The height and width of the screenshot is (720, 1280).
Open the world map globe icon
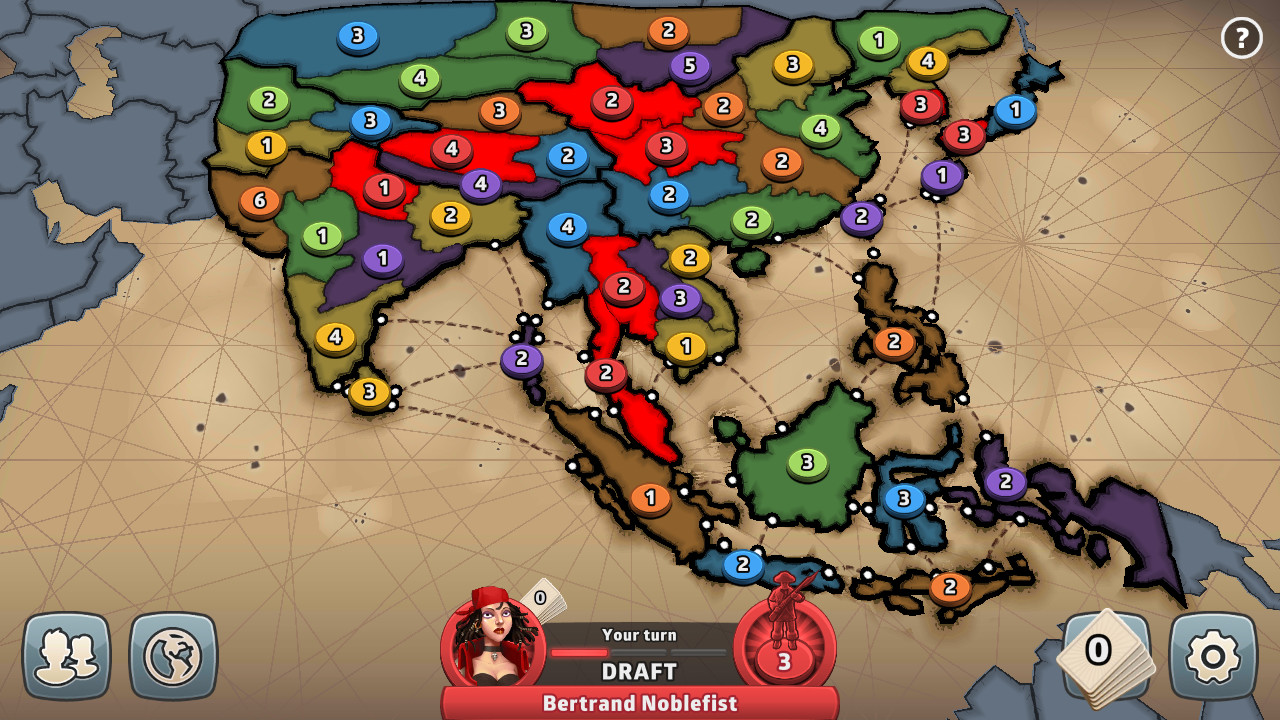pos(173,654)
